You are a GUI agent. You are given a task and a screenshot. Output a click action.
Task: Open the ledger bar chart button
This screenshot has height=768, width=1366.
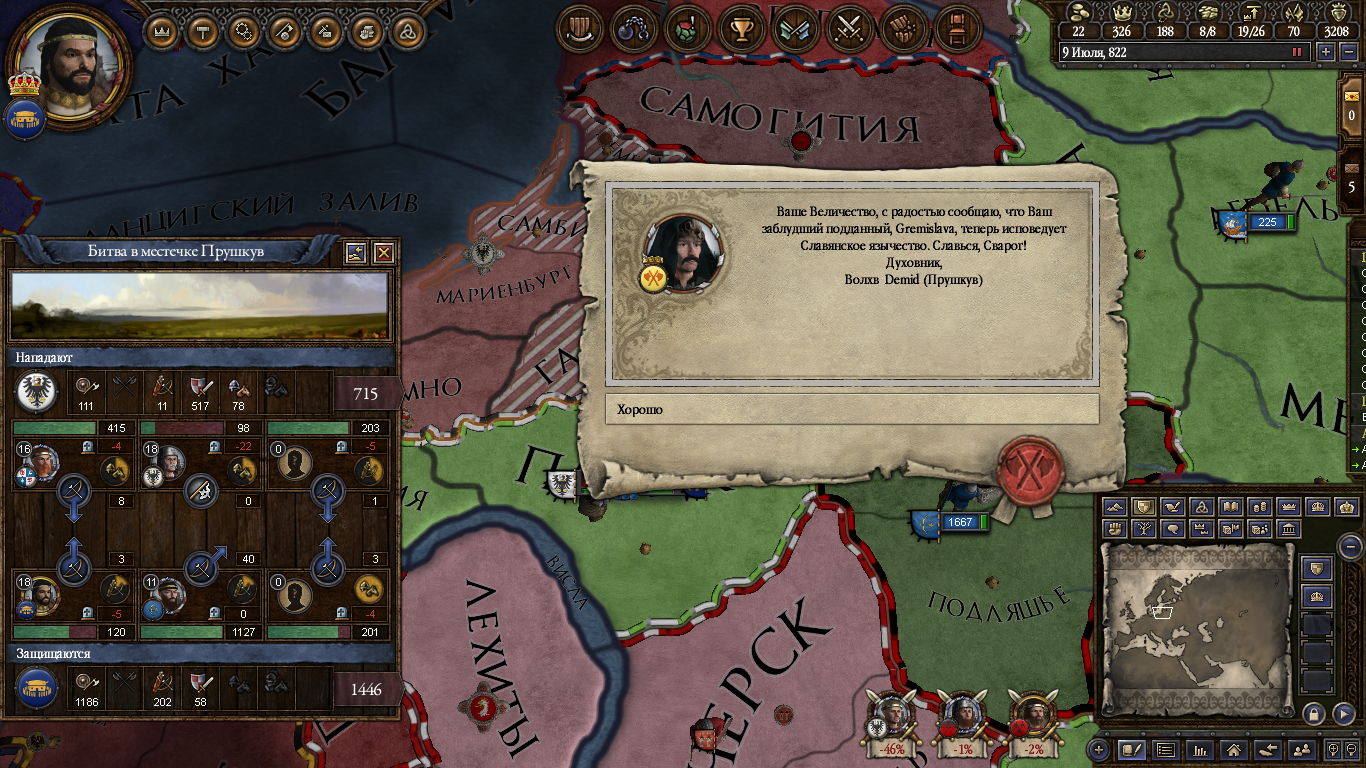1198,749
